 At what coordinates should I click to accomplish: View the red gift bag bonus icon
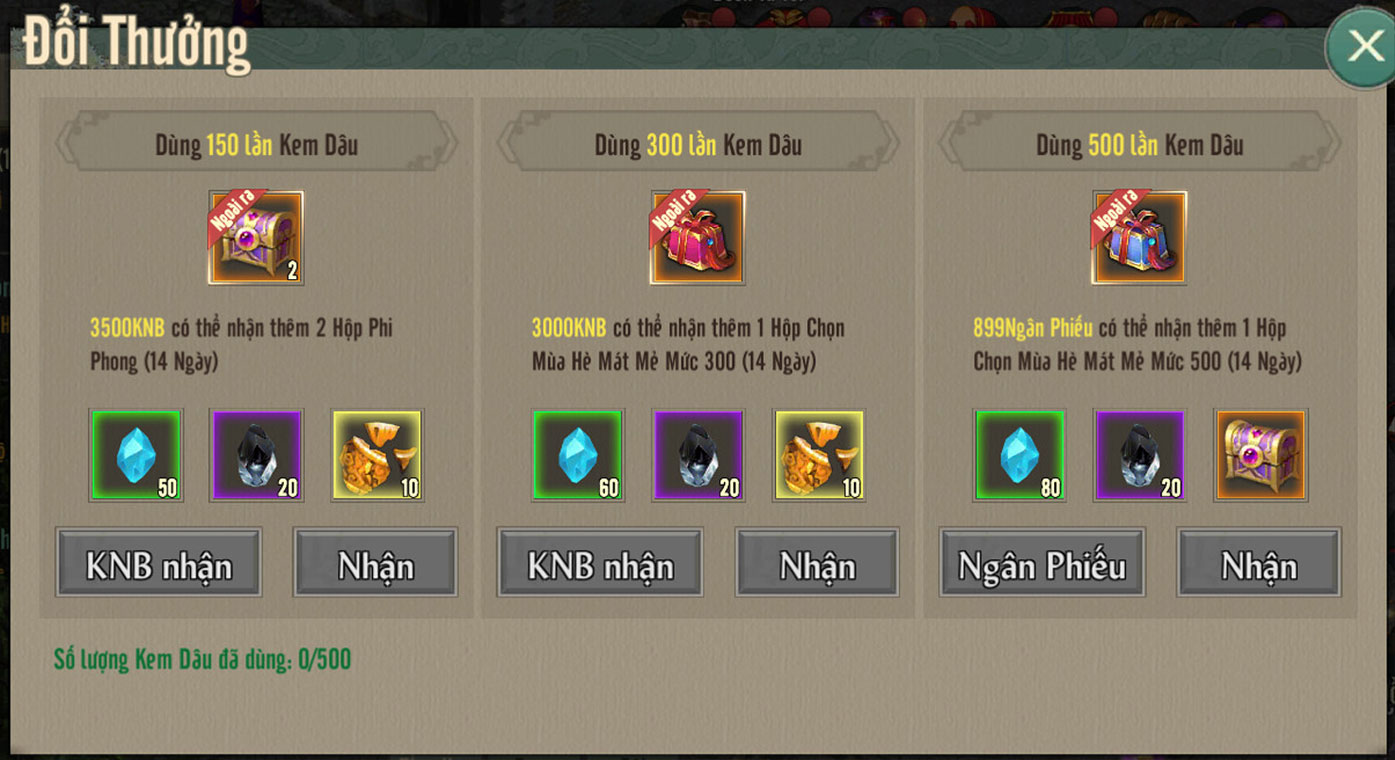coord(698,238)
